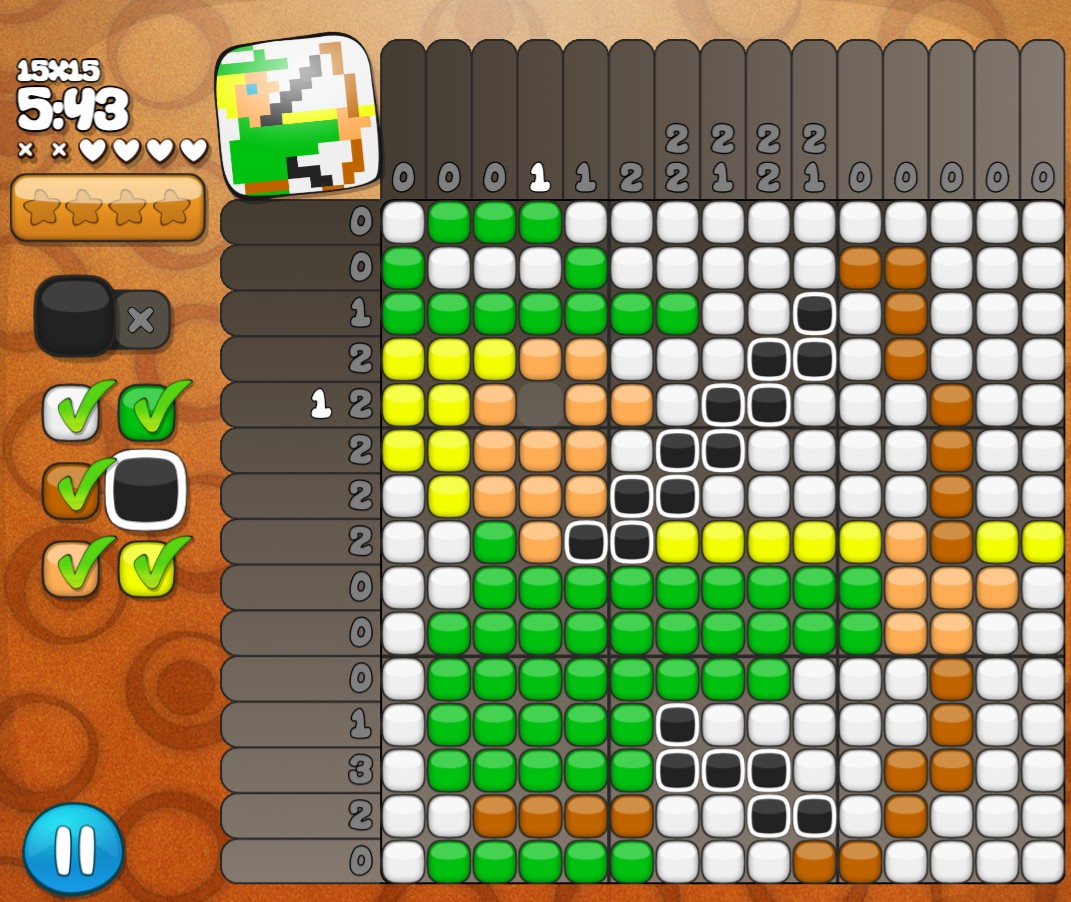Screen dimensions: 1071x902
Task: Fill the one empty unfilled grid cell
Action: tap(540, 404)
